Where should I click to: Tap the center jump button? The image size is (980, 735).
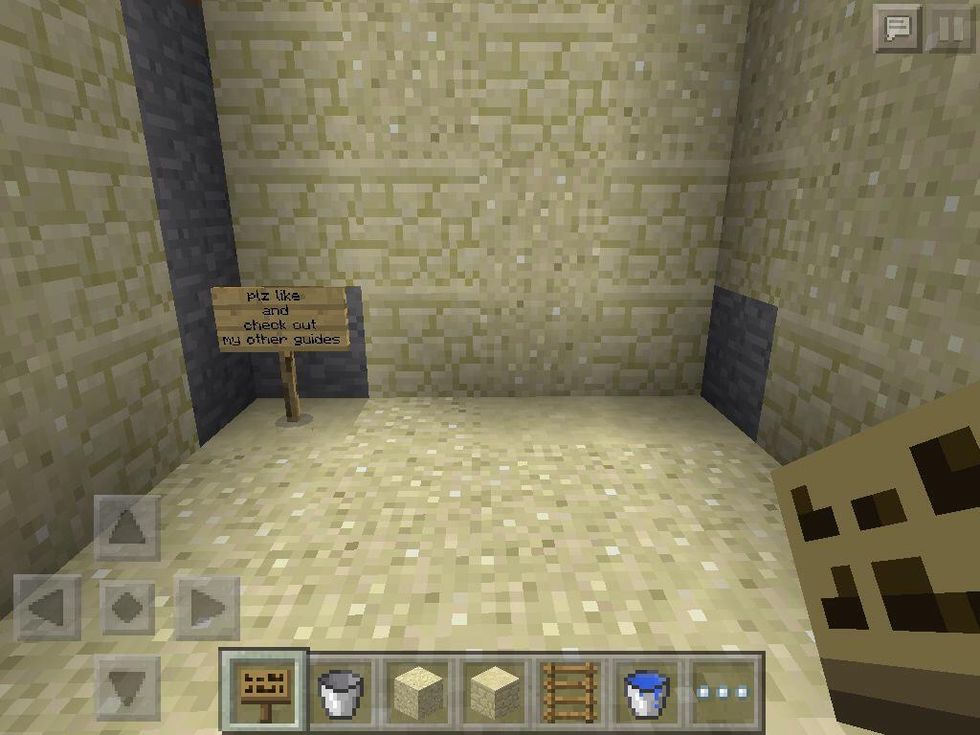click(127, 607)
